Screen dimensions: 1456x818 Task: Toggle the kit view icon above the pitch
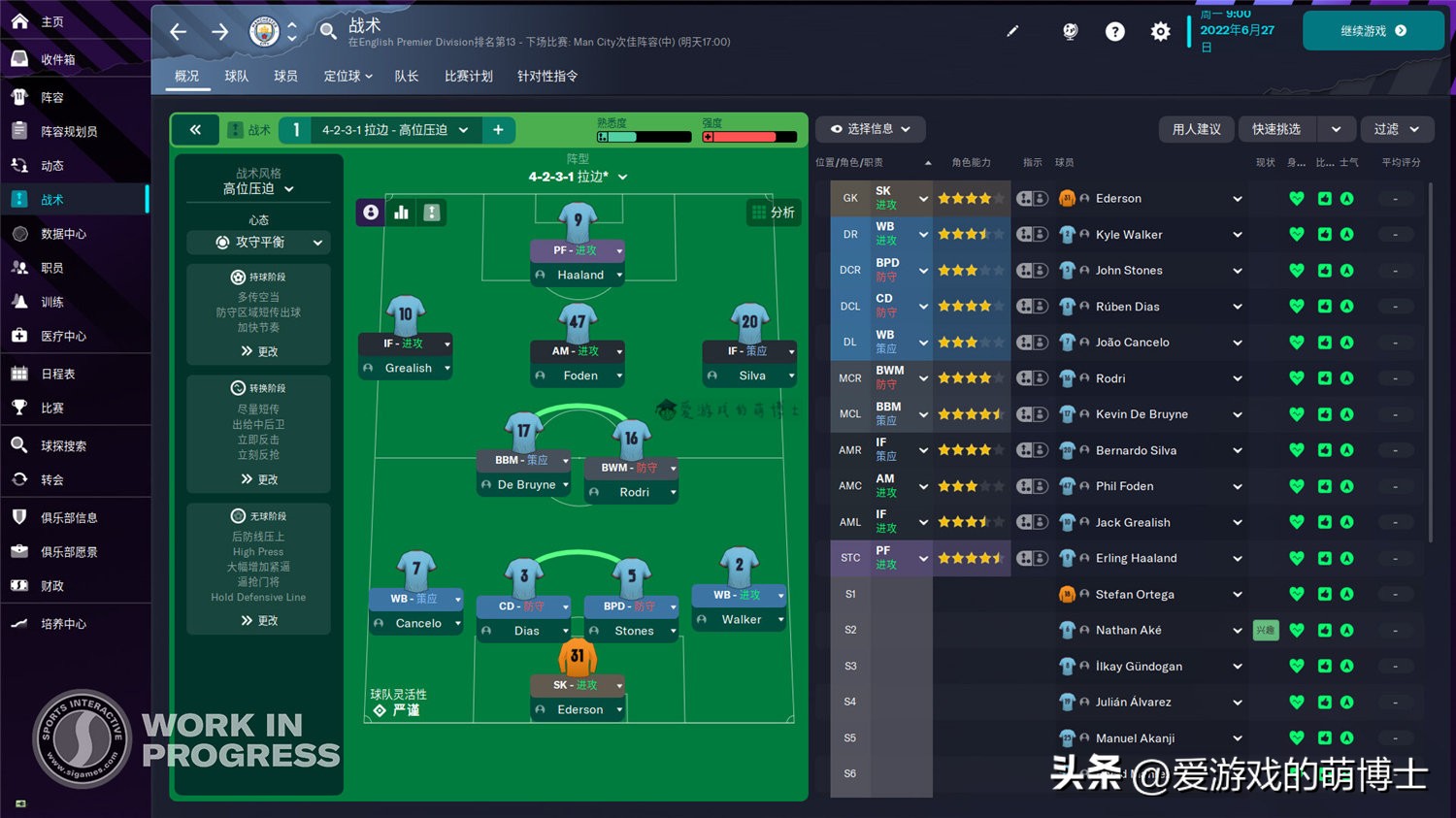pos(432,212)
